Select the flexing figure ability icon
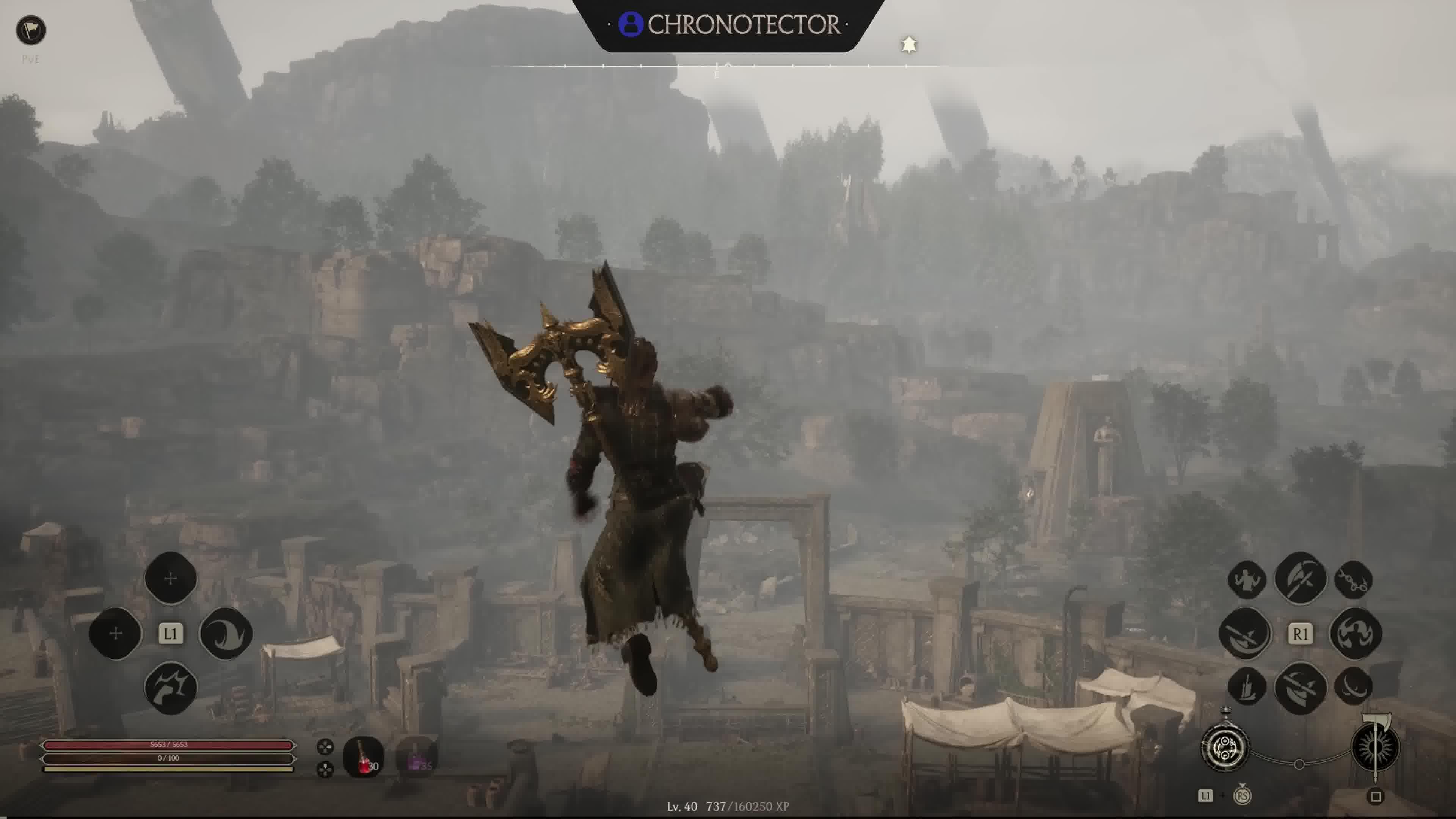 [x=1247, y=580]
